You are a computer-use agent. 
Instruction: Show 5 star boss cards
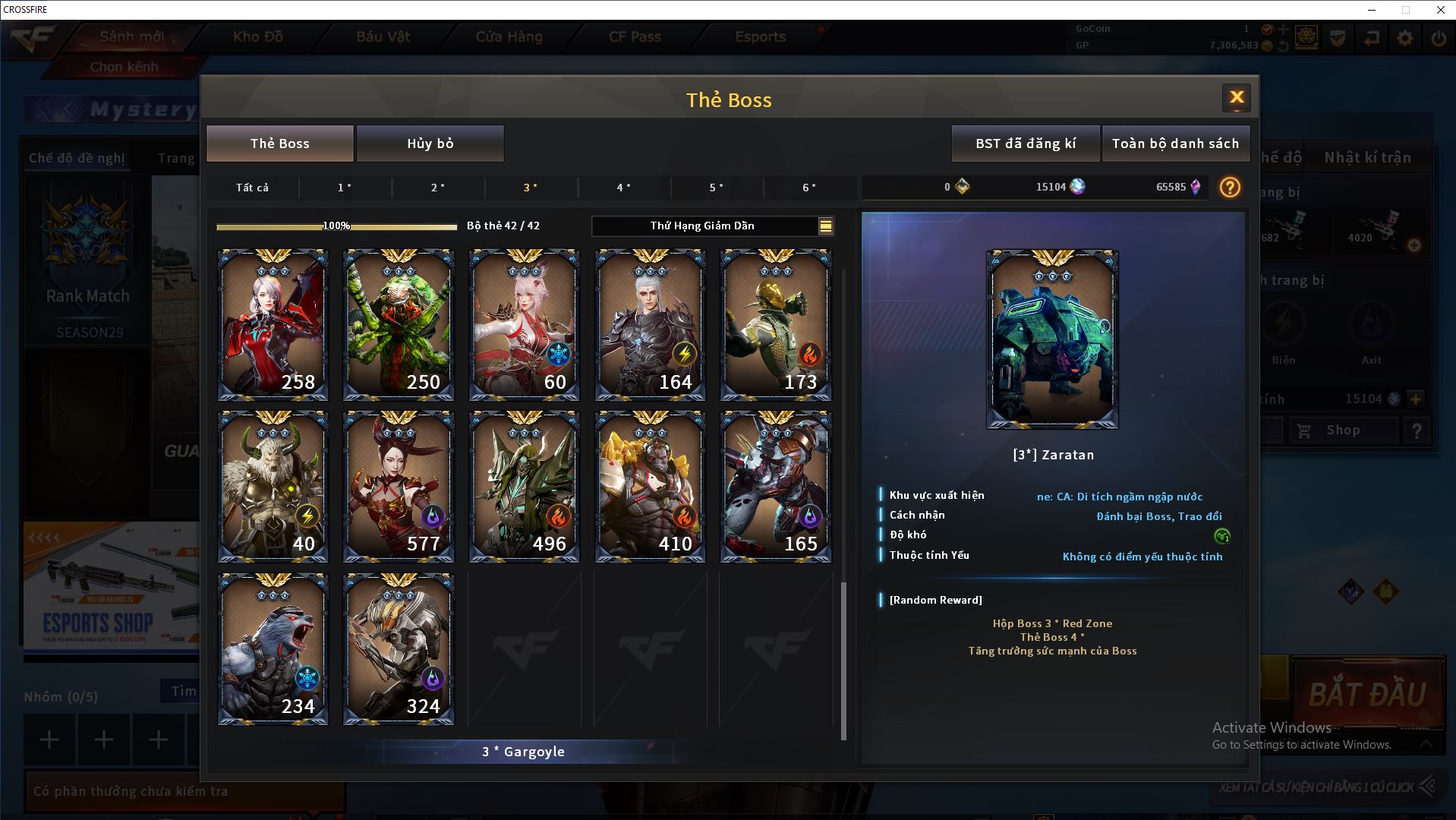tap(716, 188)
